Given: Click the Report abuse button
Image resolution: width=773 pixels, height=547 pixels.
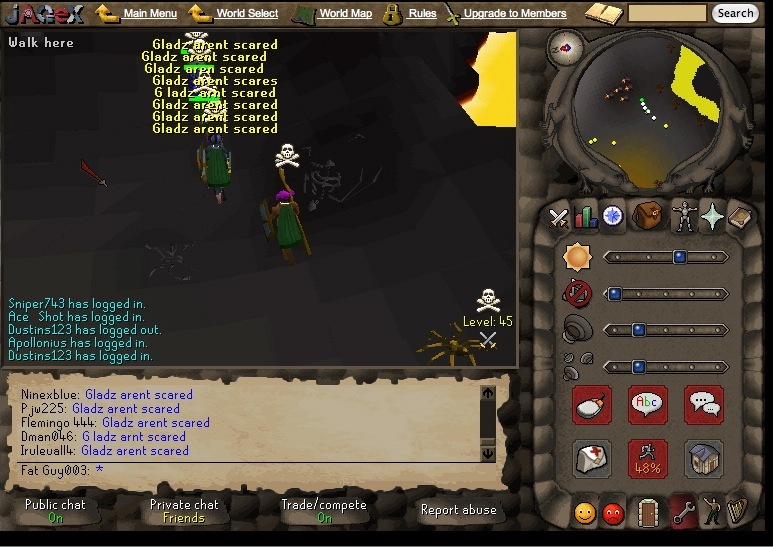Looking at the screenshot, I should pos(458,510).
